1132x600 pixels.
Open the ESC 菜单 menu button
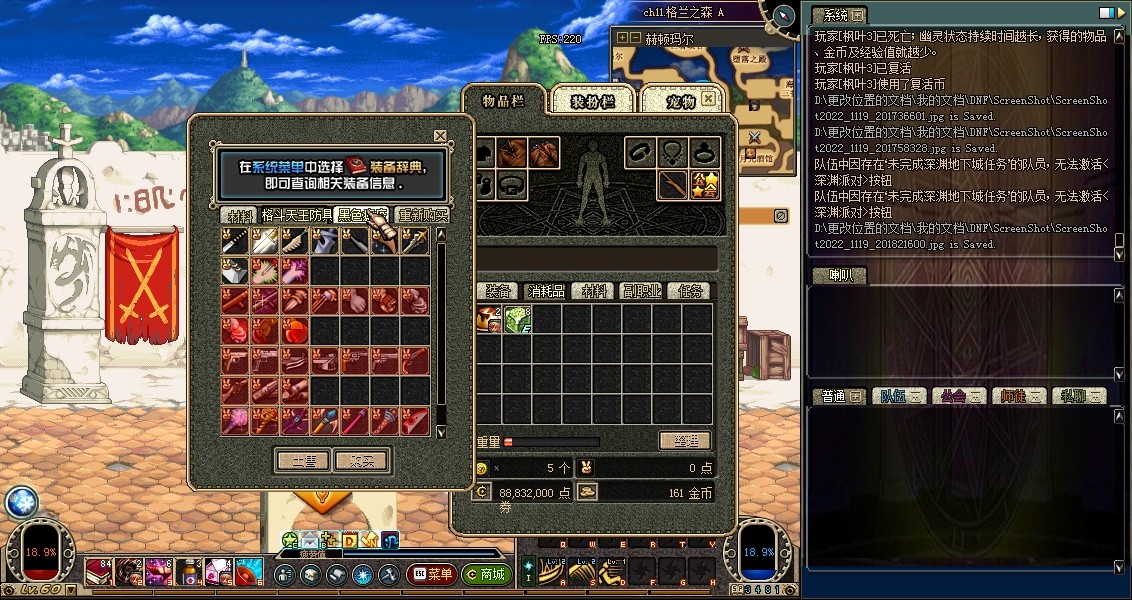tap(432, 575)
